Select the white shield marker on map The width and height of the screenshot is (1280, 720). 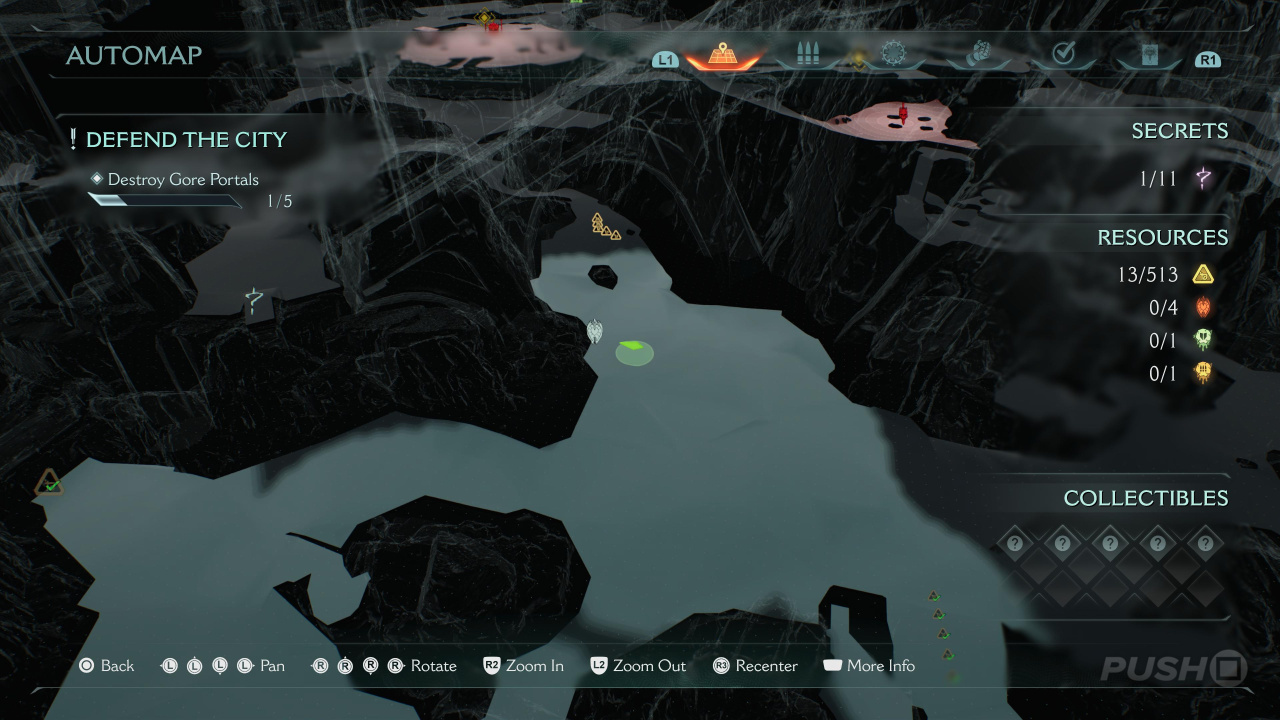coord(595,331)
